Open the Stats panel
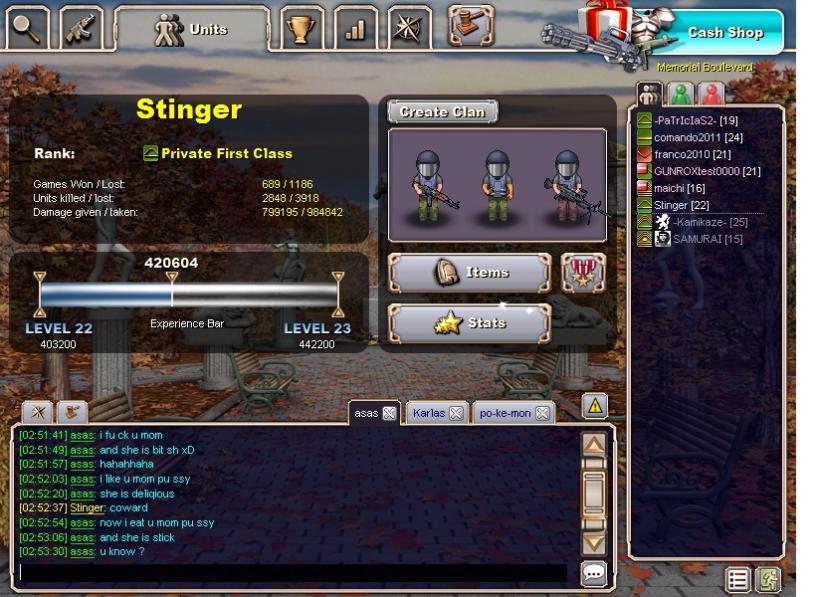Viewport: 815px width, 597px height. click(x=469, y=323)
